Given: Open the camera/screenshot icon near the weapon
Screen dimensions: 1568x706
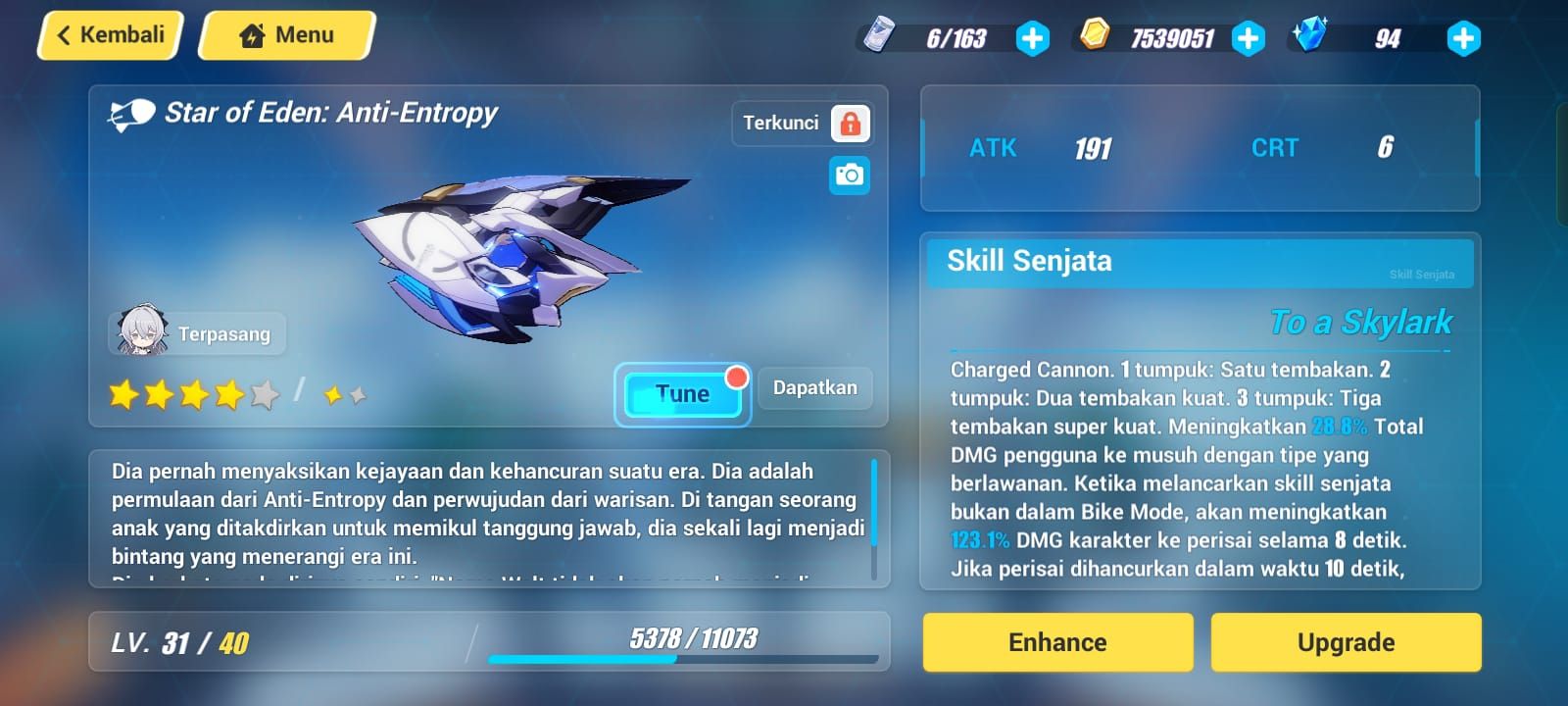Looking at the screenshot, I should click(x=849, y=174).
